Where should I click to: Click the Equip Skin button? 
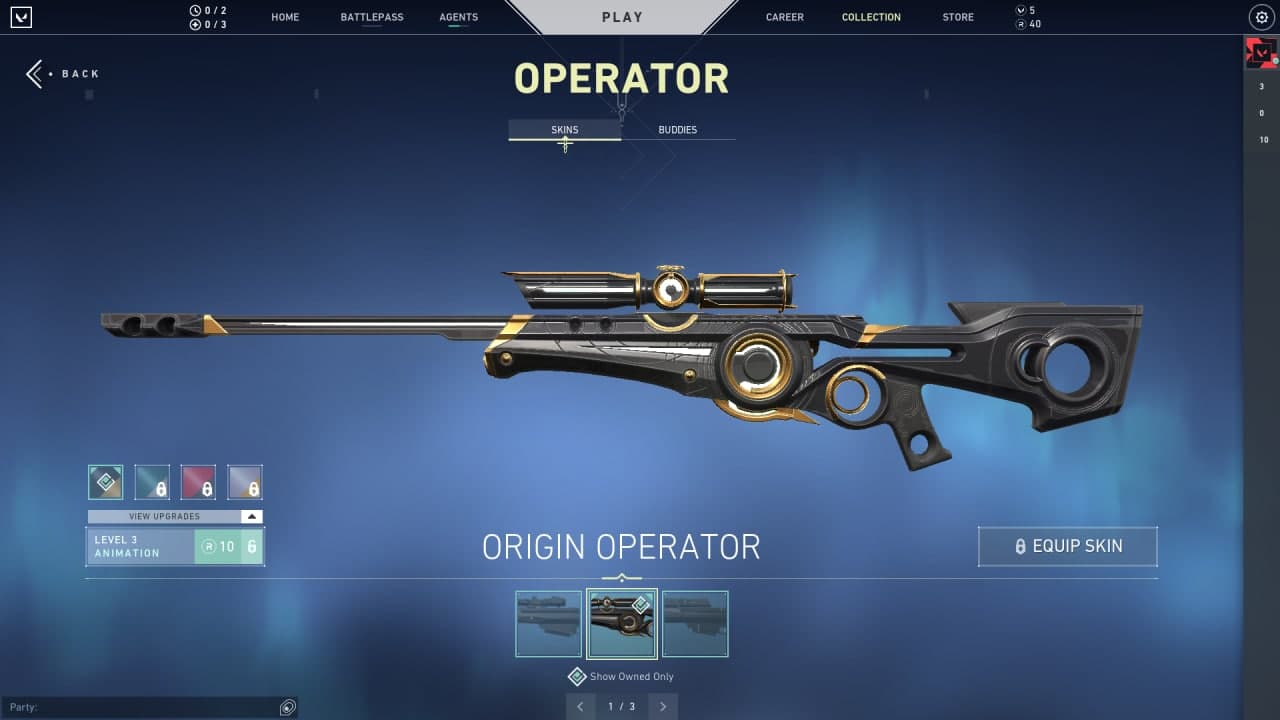click(1067, 546)
